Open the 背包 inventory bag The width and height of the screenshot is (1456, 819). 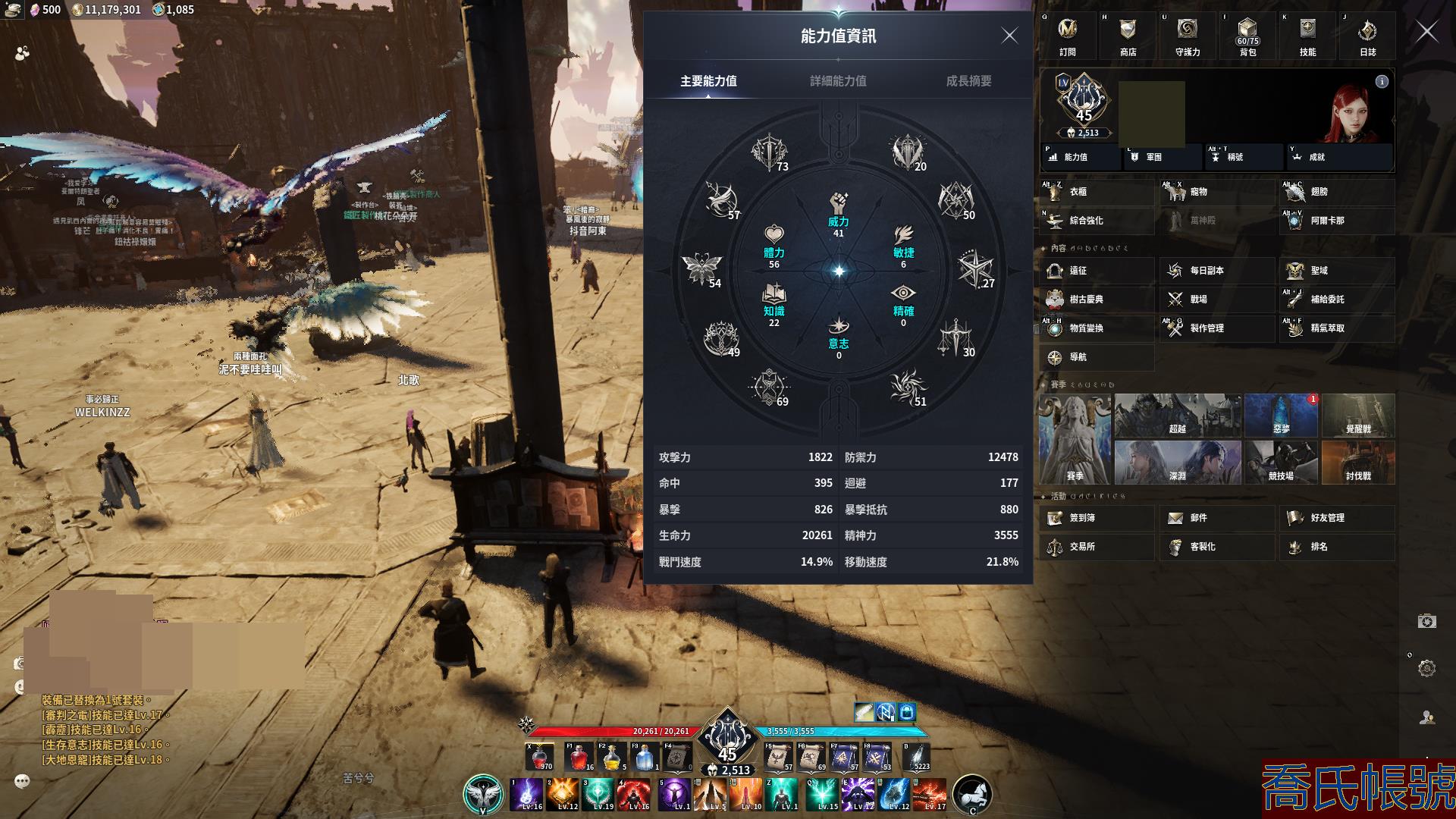pos(1247,36)
